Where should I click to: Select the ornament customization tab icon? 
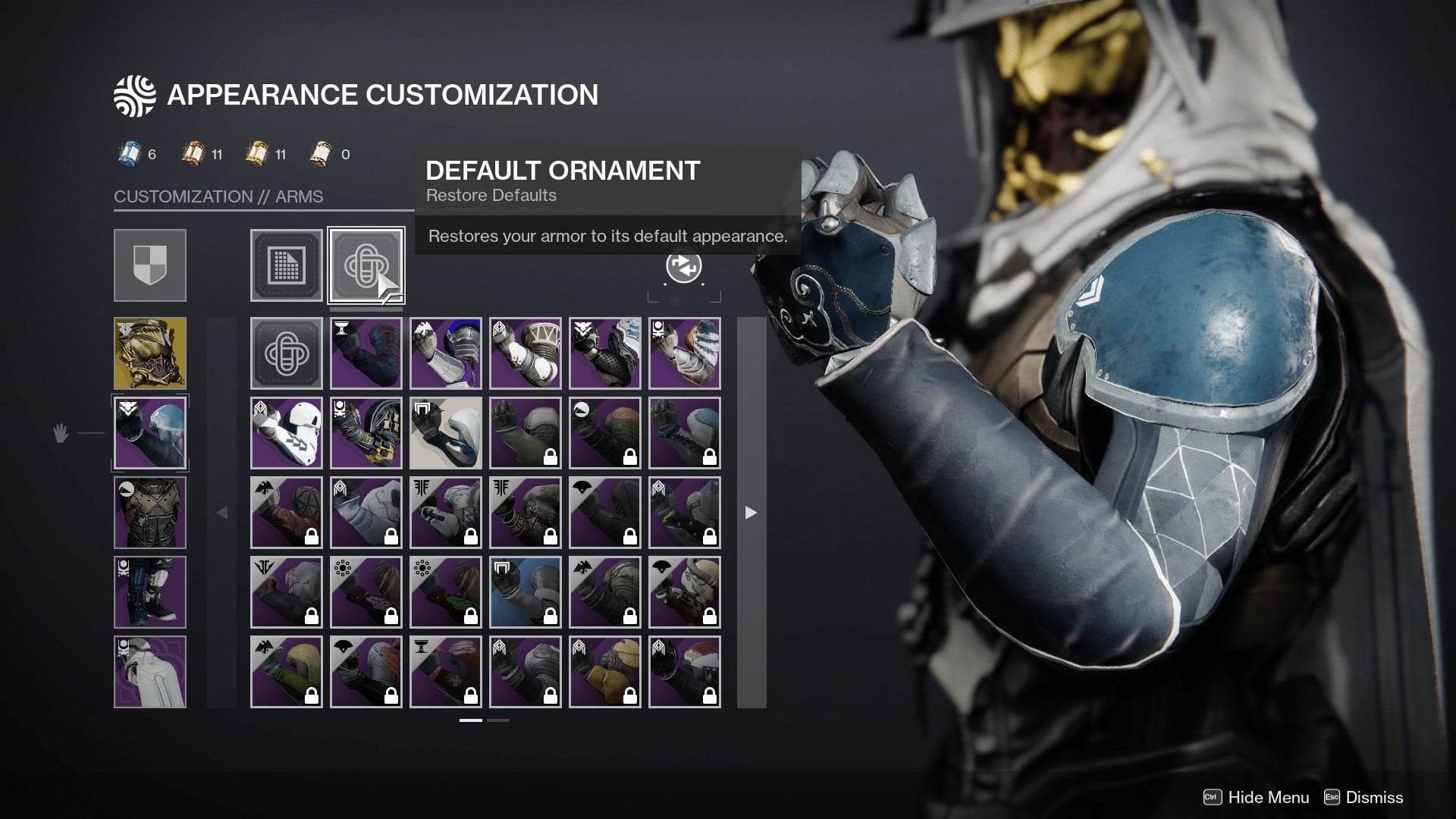tap(366, 265)
